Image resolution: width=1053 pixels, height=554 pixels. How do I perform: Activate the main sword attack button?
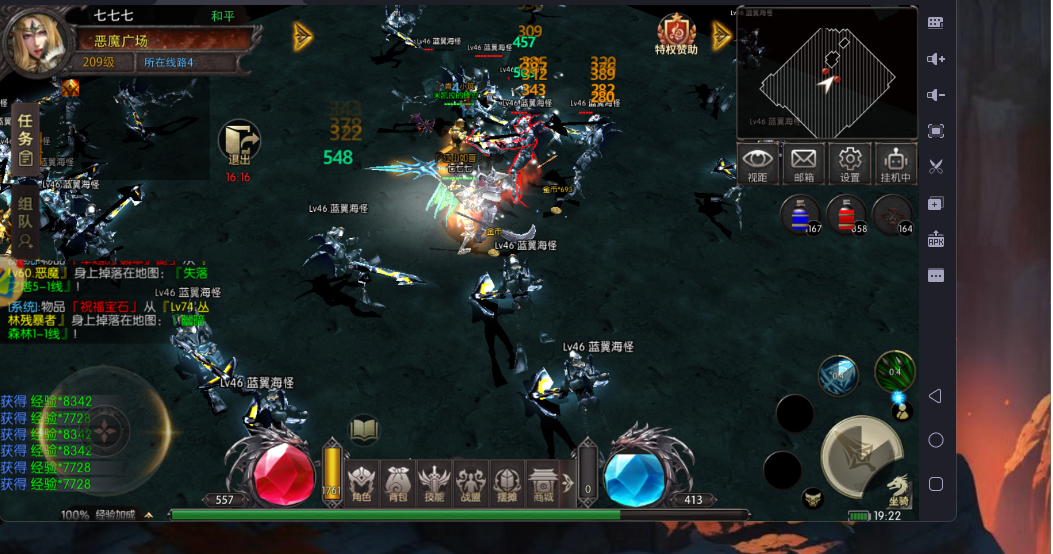pyautogui.click(x=860, y=452)
